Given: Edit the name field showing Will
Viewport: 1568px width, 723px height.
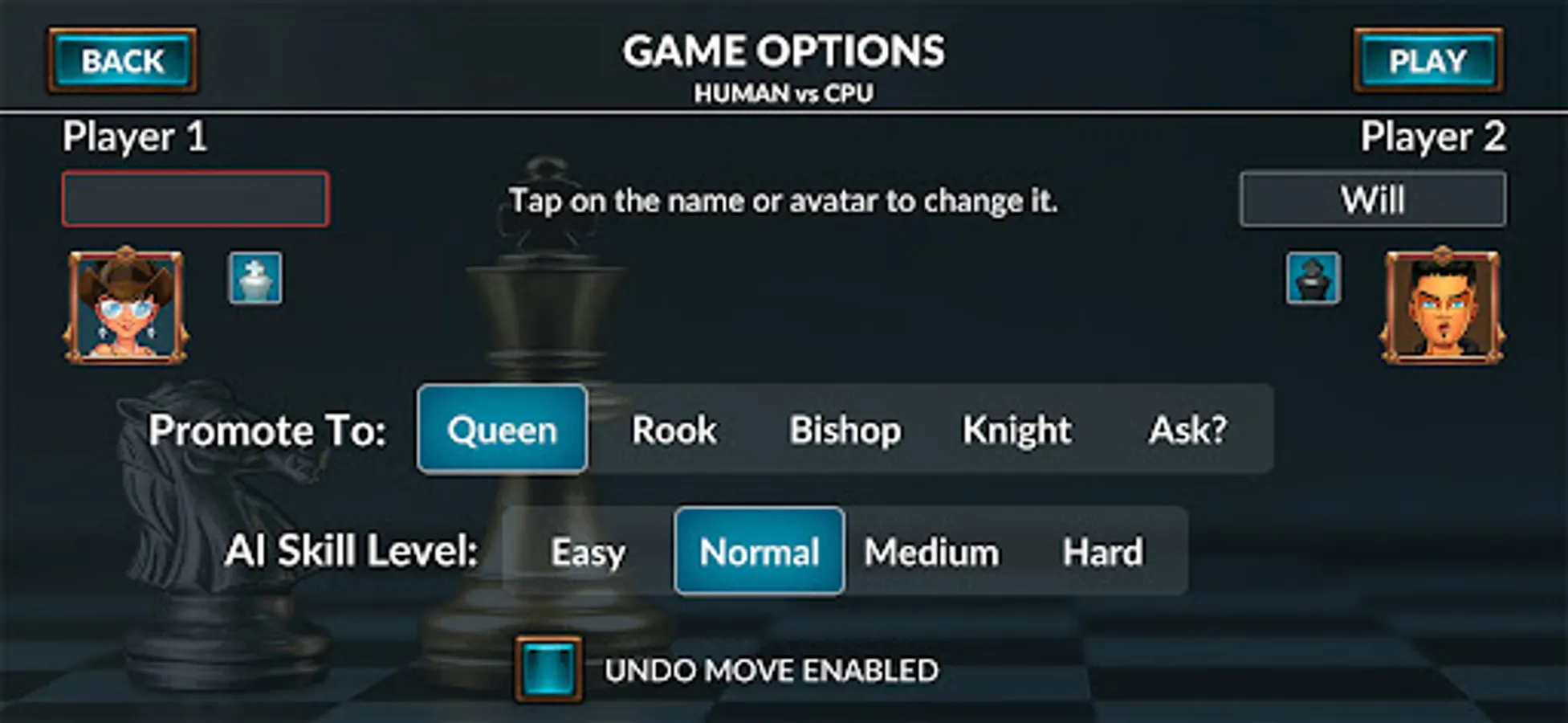Looking at the screenshot, I should tap(1372, 198).
